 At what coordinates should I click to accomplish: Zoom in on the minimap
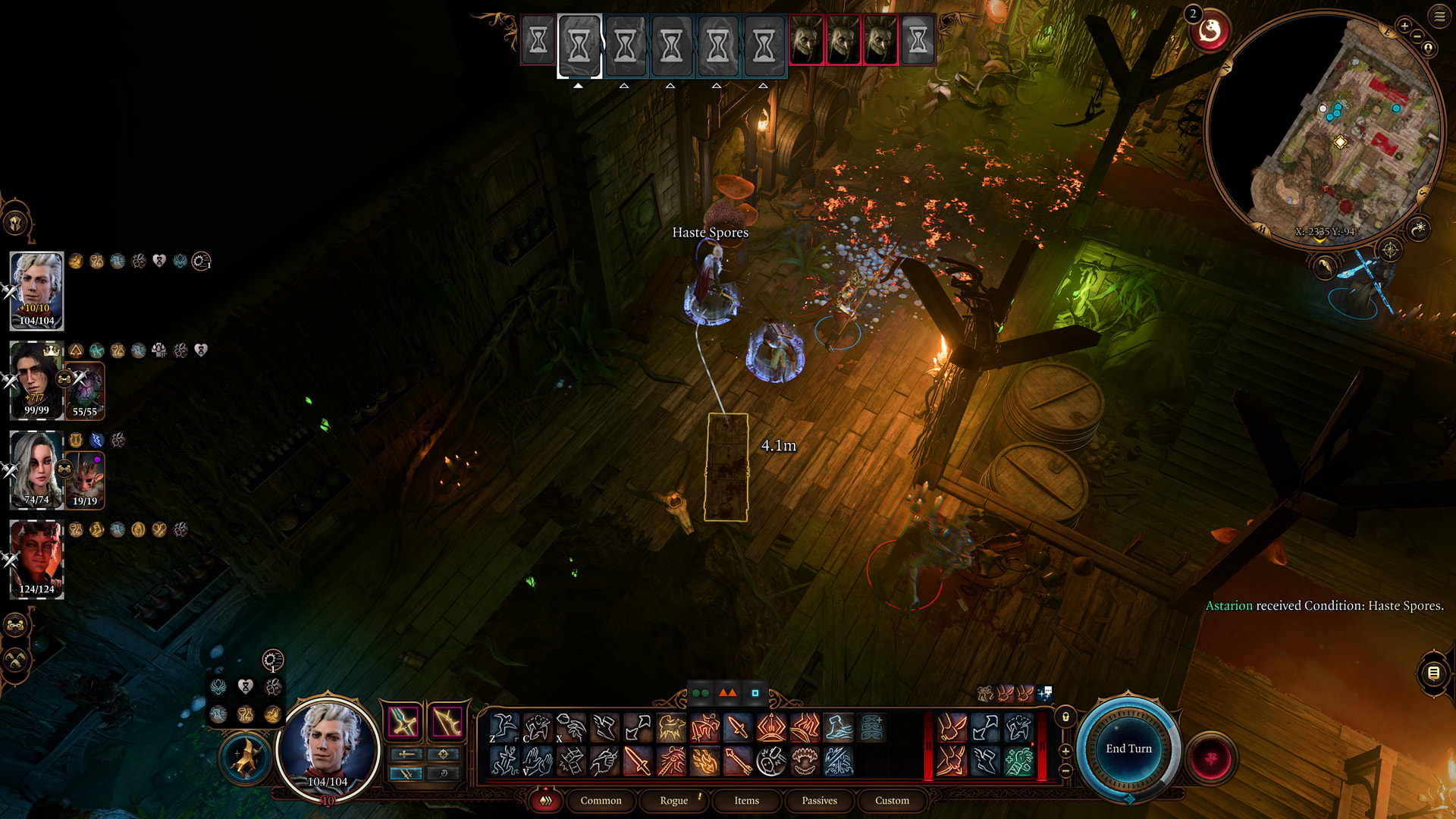click(x=1404, y=27)
